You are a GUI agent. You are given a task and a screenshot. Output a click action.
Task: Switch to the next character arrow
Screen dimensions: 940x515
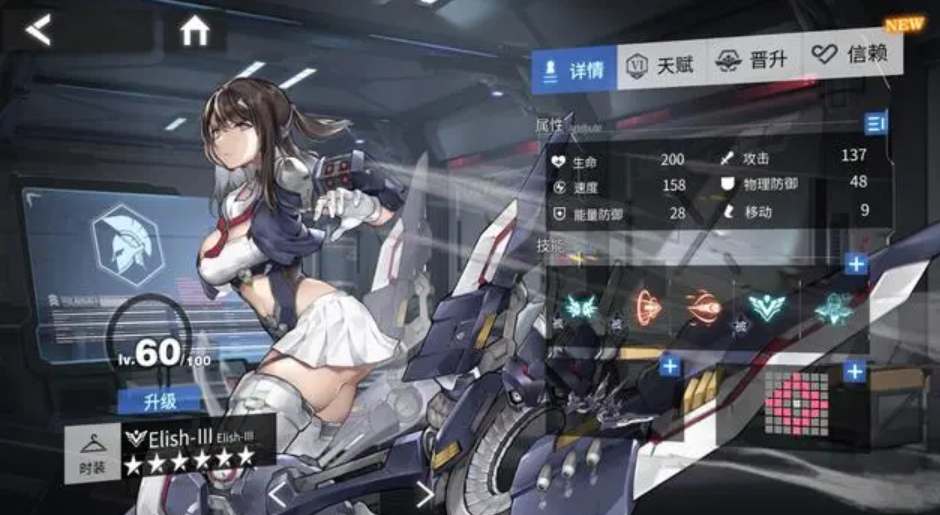pyautogui.click(x=425, y=493)
